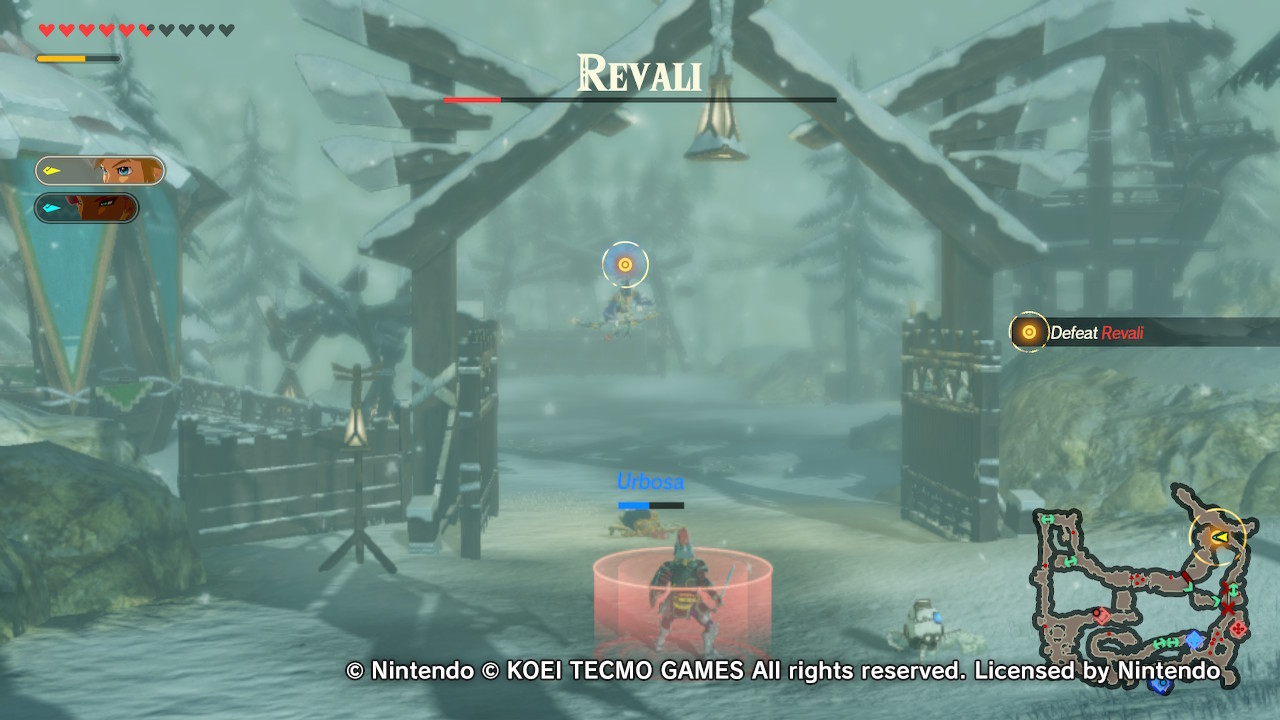
Task: Click the Defeat Revali objective marker icon
Action: [x=1028, y=332]
